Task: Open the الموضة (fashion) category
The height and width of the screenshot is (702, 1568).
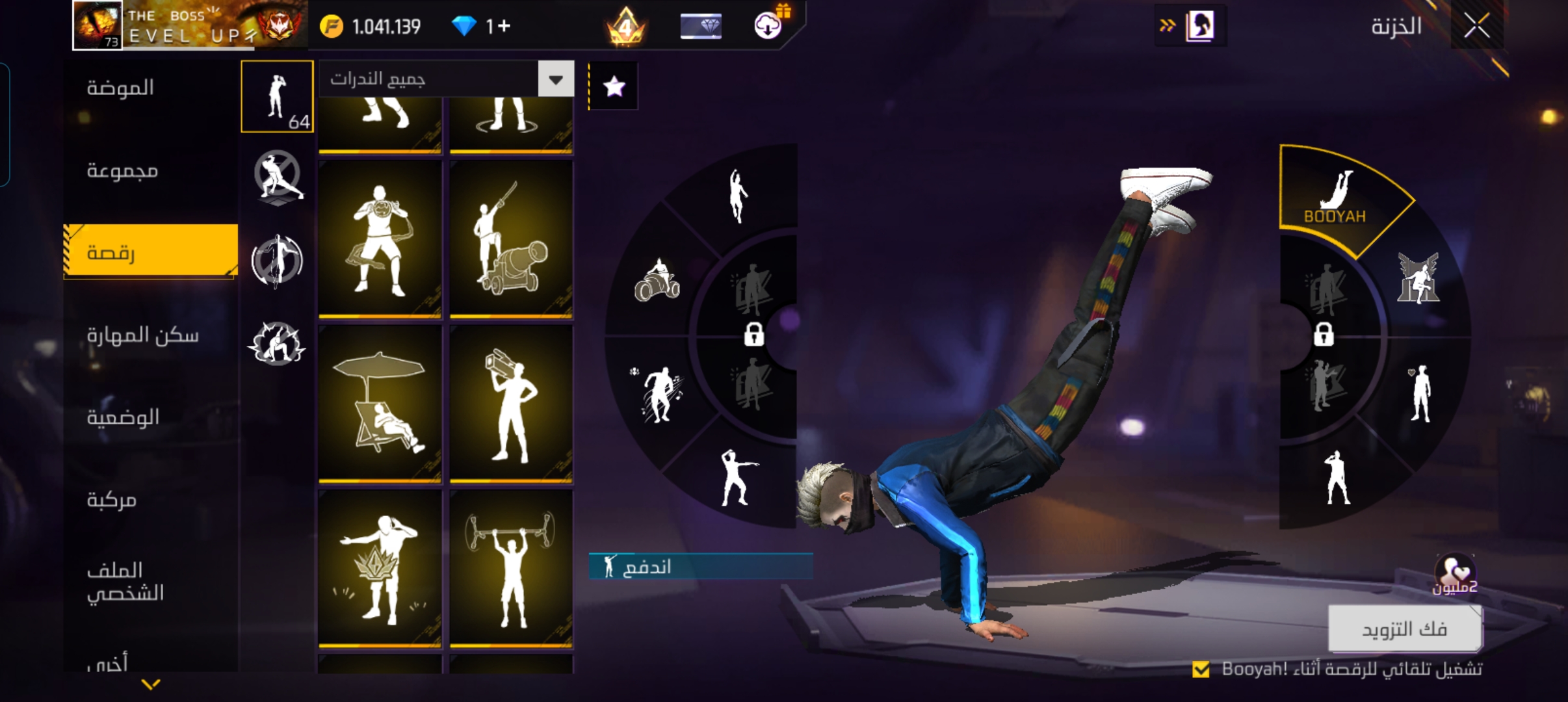Action: [x=121, y=87]
